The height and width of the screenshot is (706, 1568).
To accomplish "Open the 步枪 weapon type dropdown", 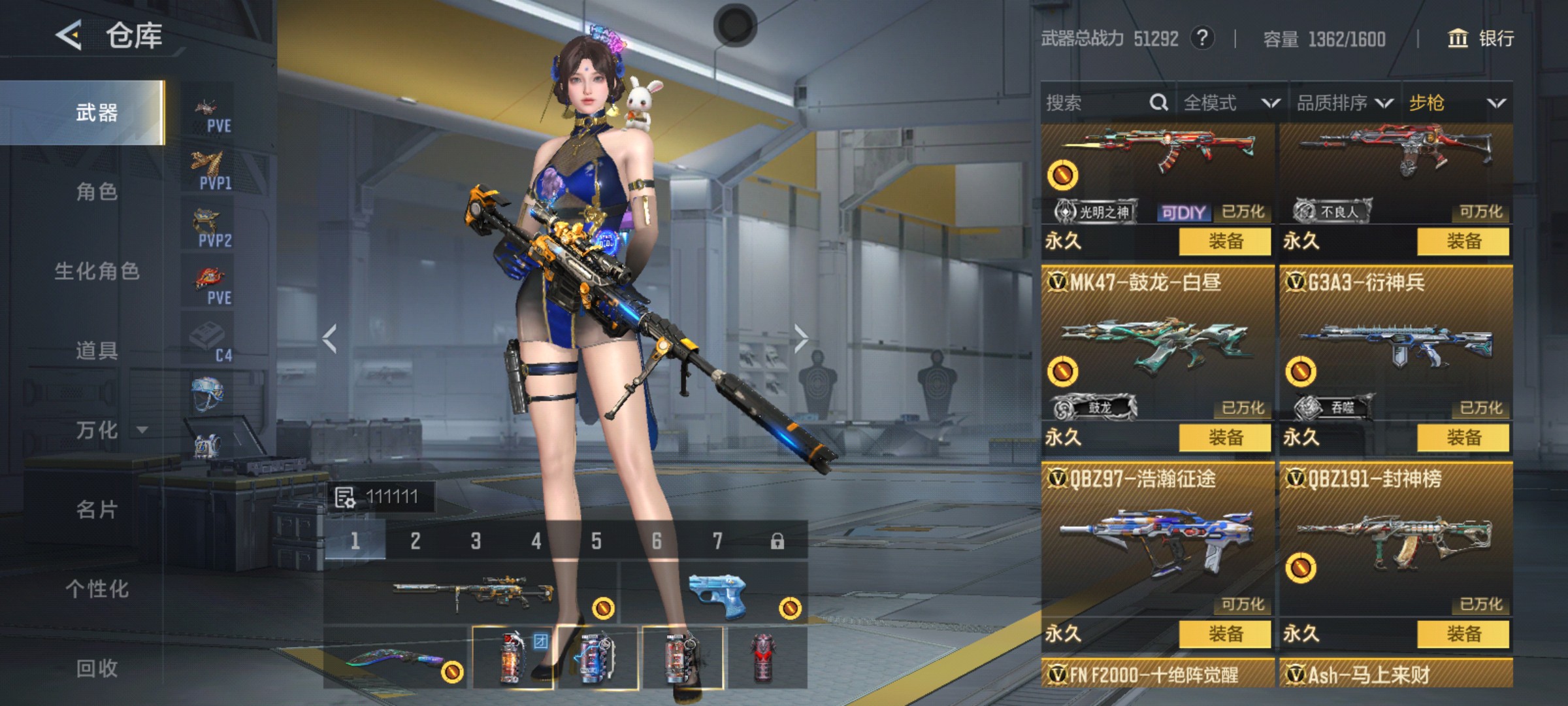I will (x=1457, y=103).
